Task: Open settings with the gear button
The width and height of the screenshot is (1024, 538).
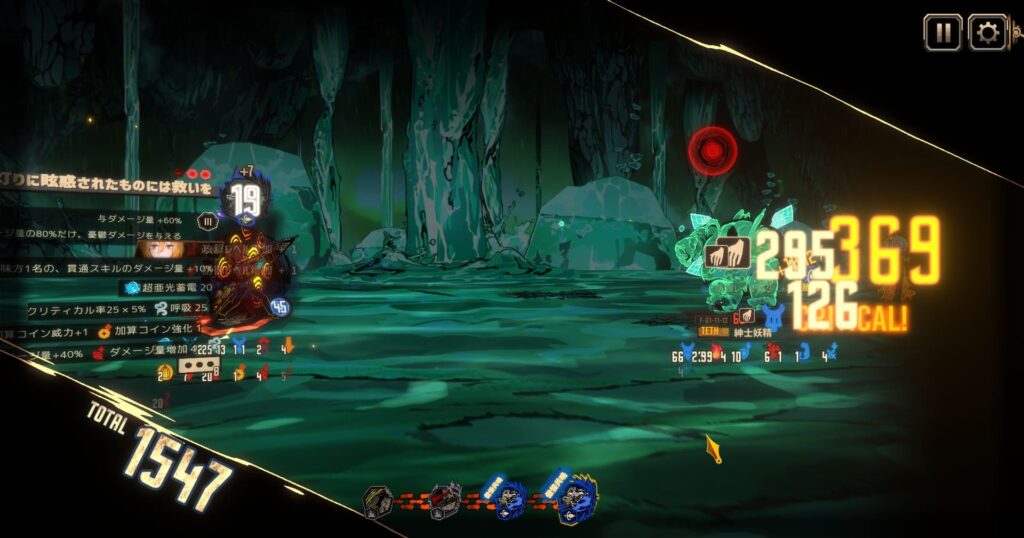Action: 987,32
